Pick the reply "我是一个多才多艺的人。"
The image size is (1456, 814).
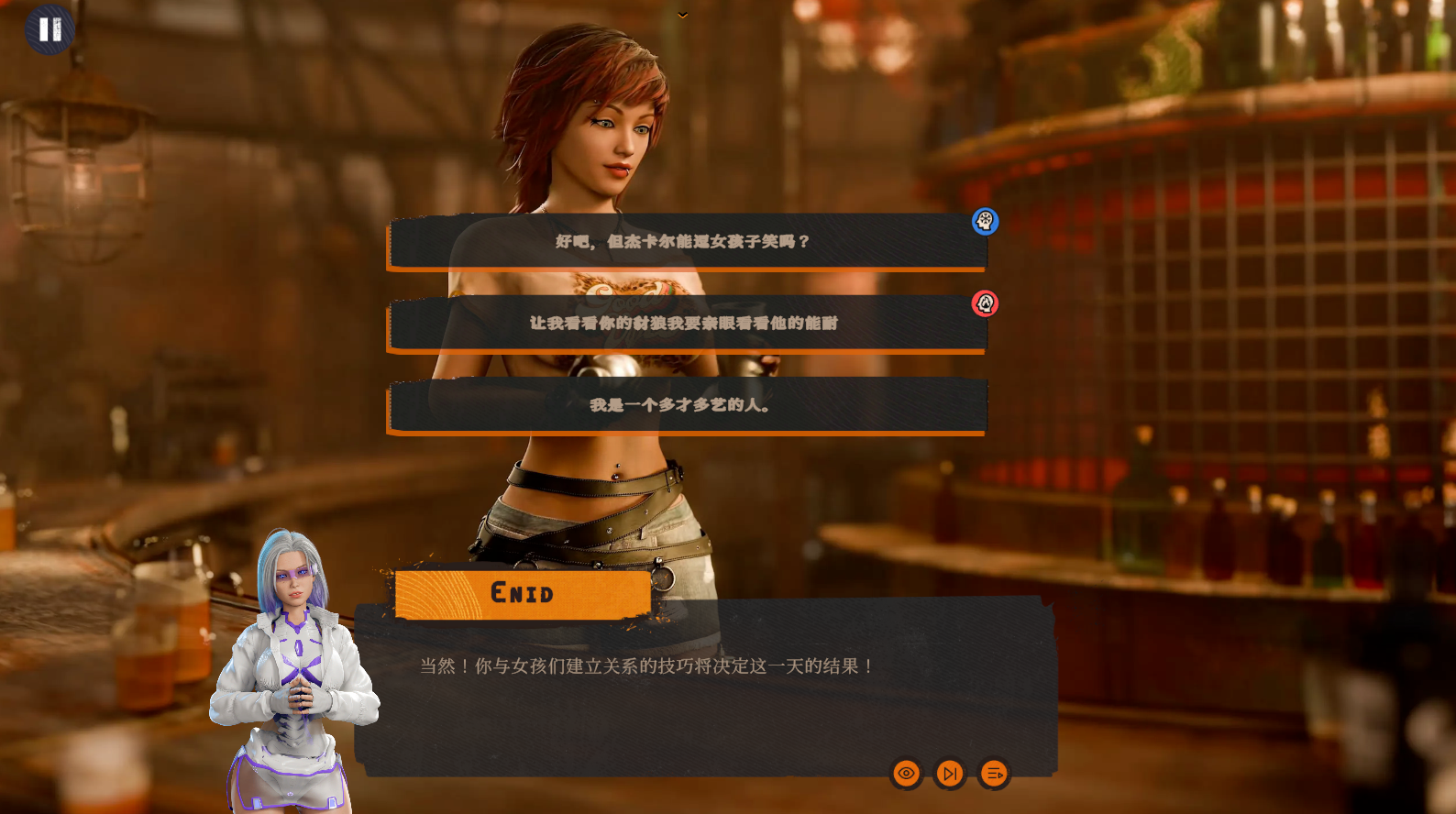pos(686,405)
